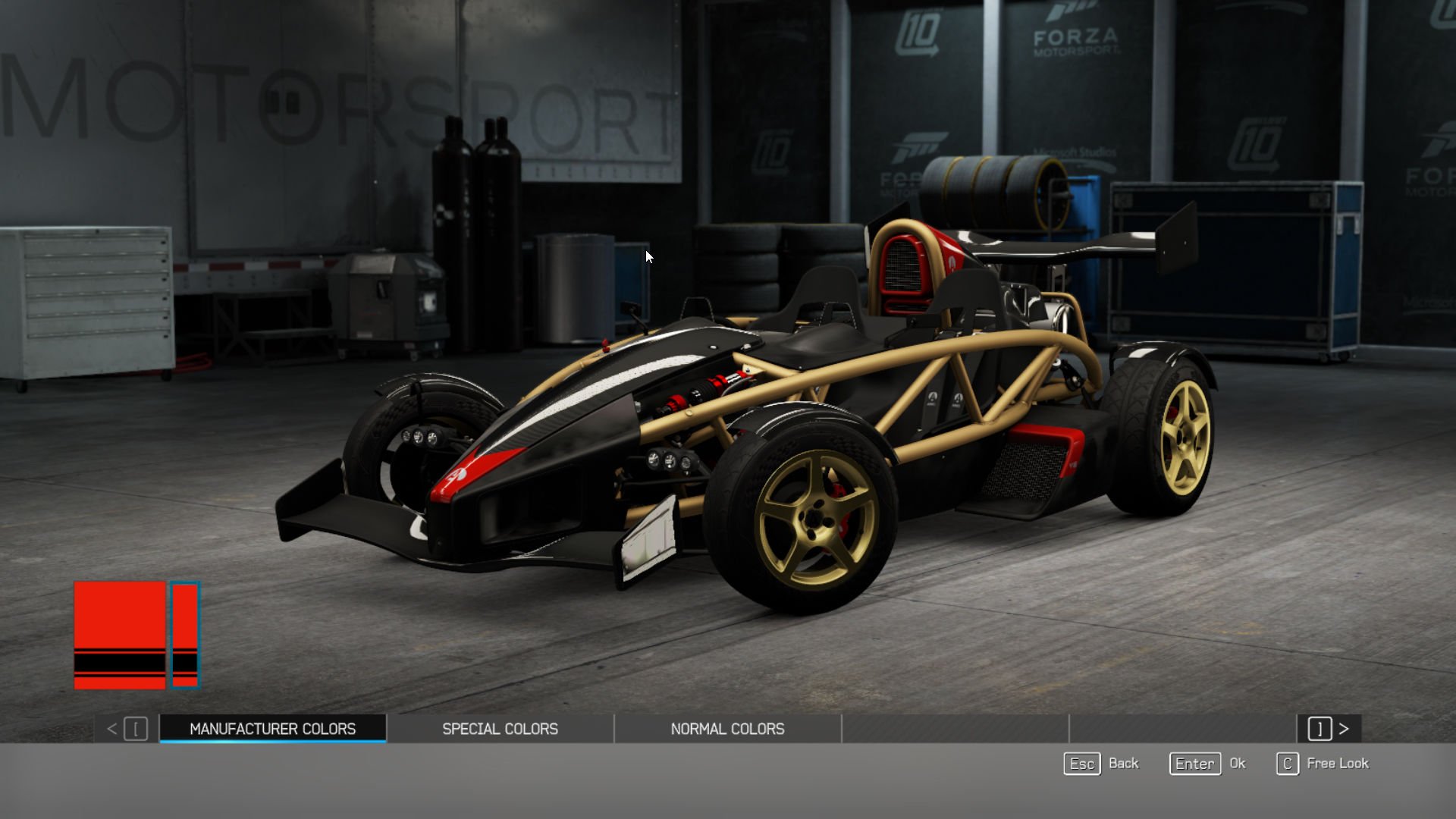Image resolution: width=1456 pixels, height=819 pixels.
Task: Click Back to exit color selection
Action: (1125, 764)
